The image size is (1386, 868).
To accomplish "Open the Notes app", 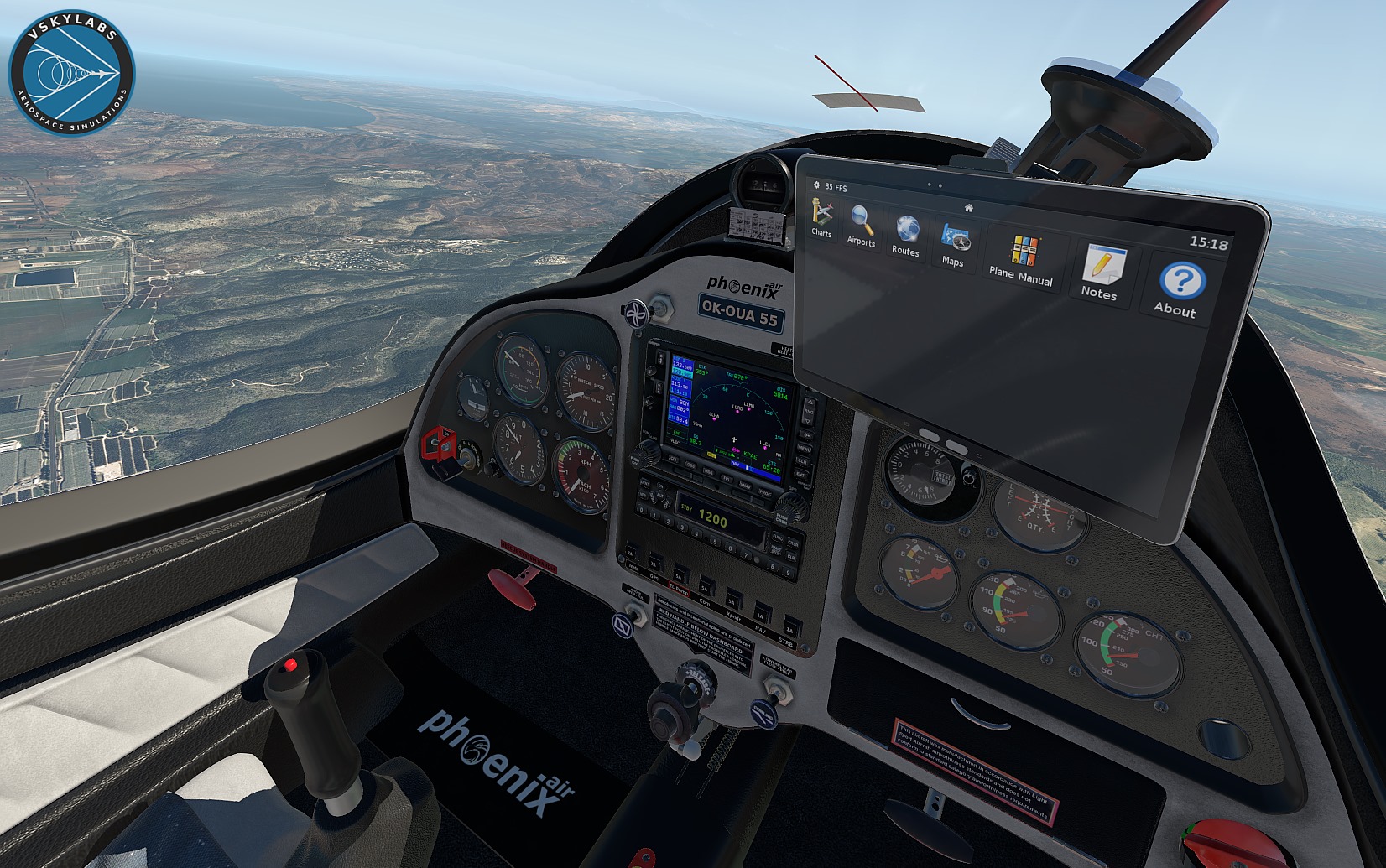I will [x=1101, y=269].
